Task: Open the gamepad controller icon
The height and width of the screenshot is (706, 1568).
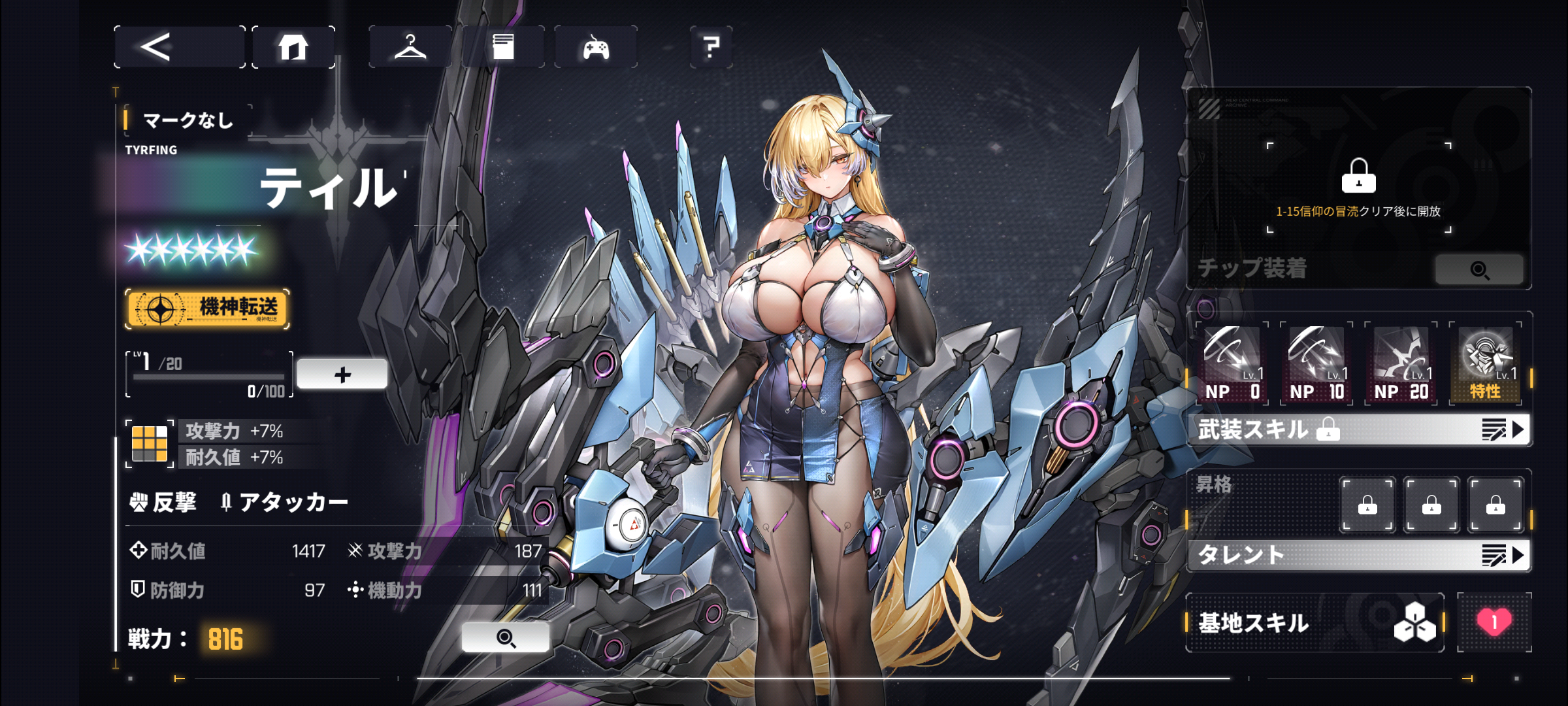Action: click(596, 47)
